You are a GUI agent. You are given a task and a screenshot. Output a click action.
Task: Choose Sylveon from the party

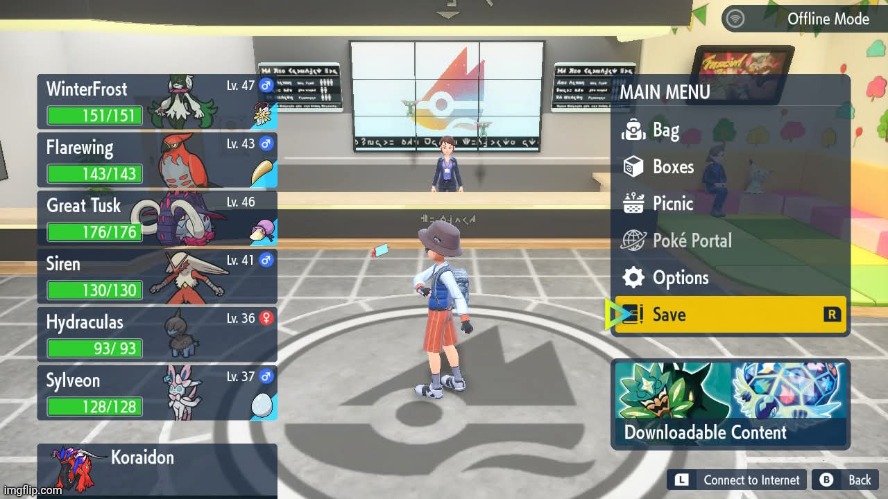[157, 393]
